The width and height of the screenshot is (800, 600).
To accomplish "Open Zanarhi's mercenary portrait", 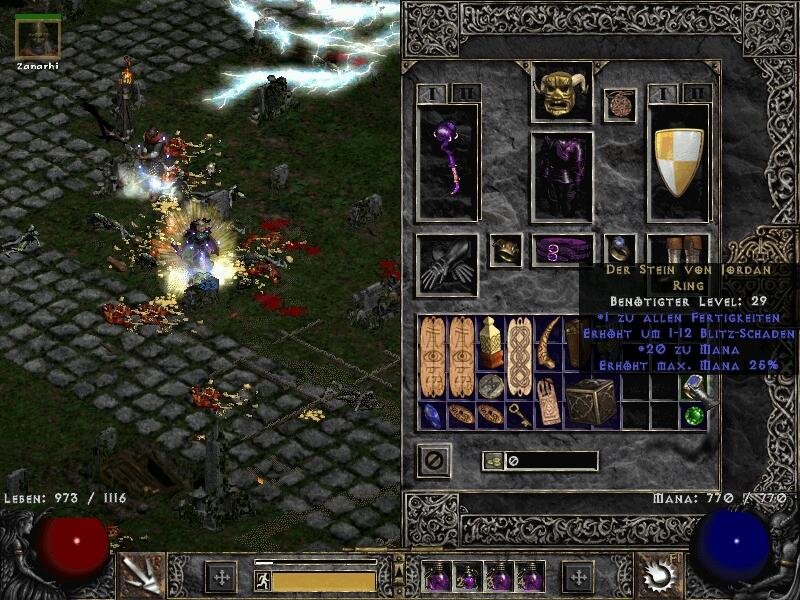I will click(x=38, y=37).
